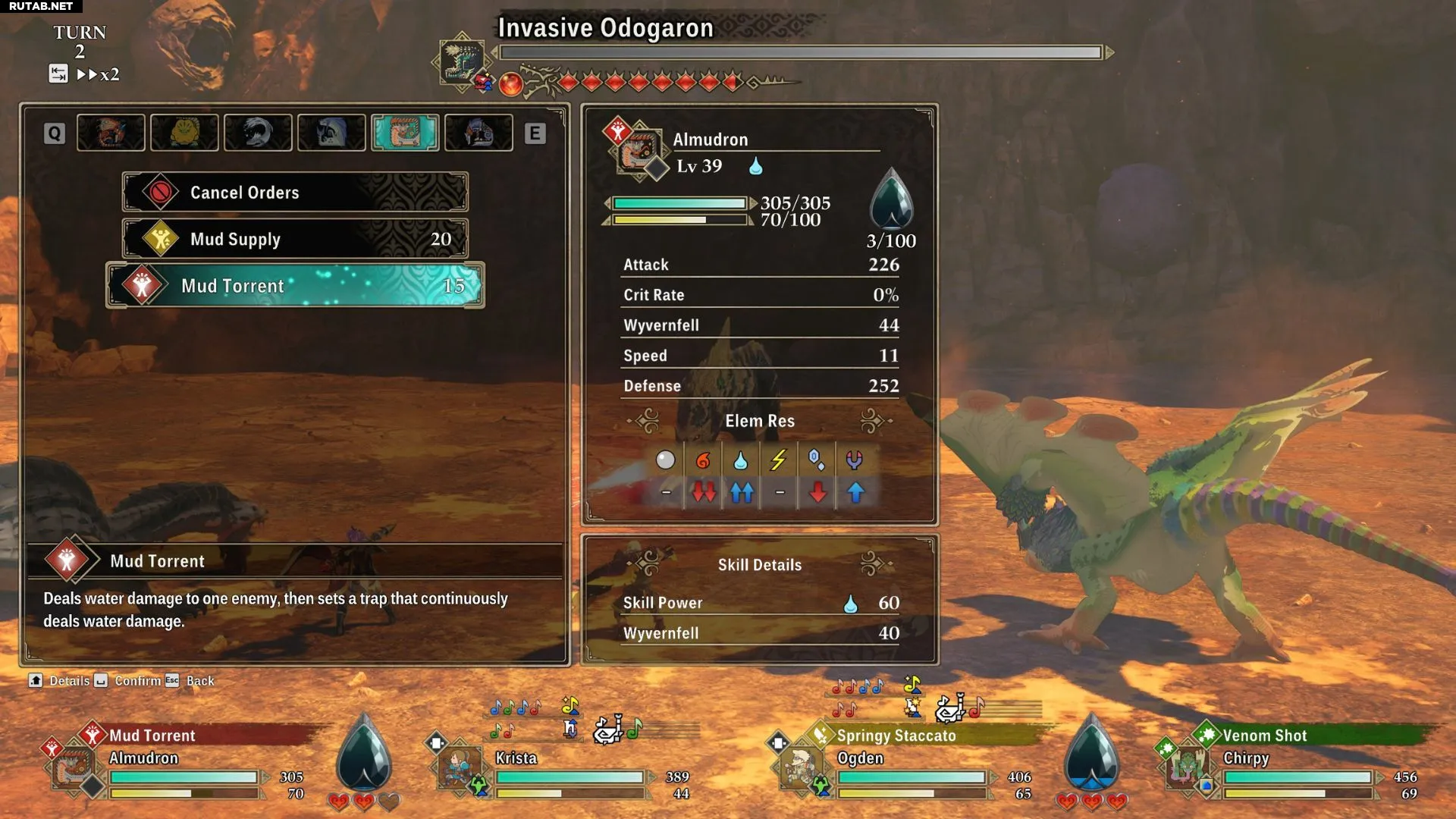Select the grey-blue monster tab
Screen dimensions: 1456x819
pos(331,133)
